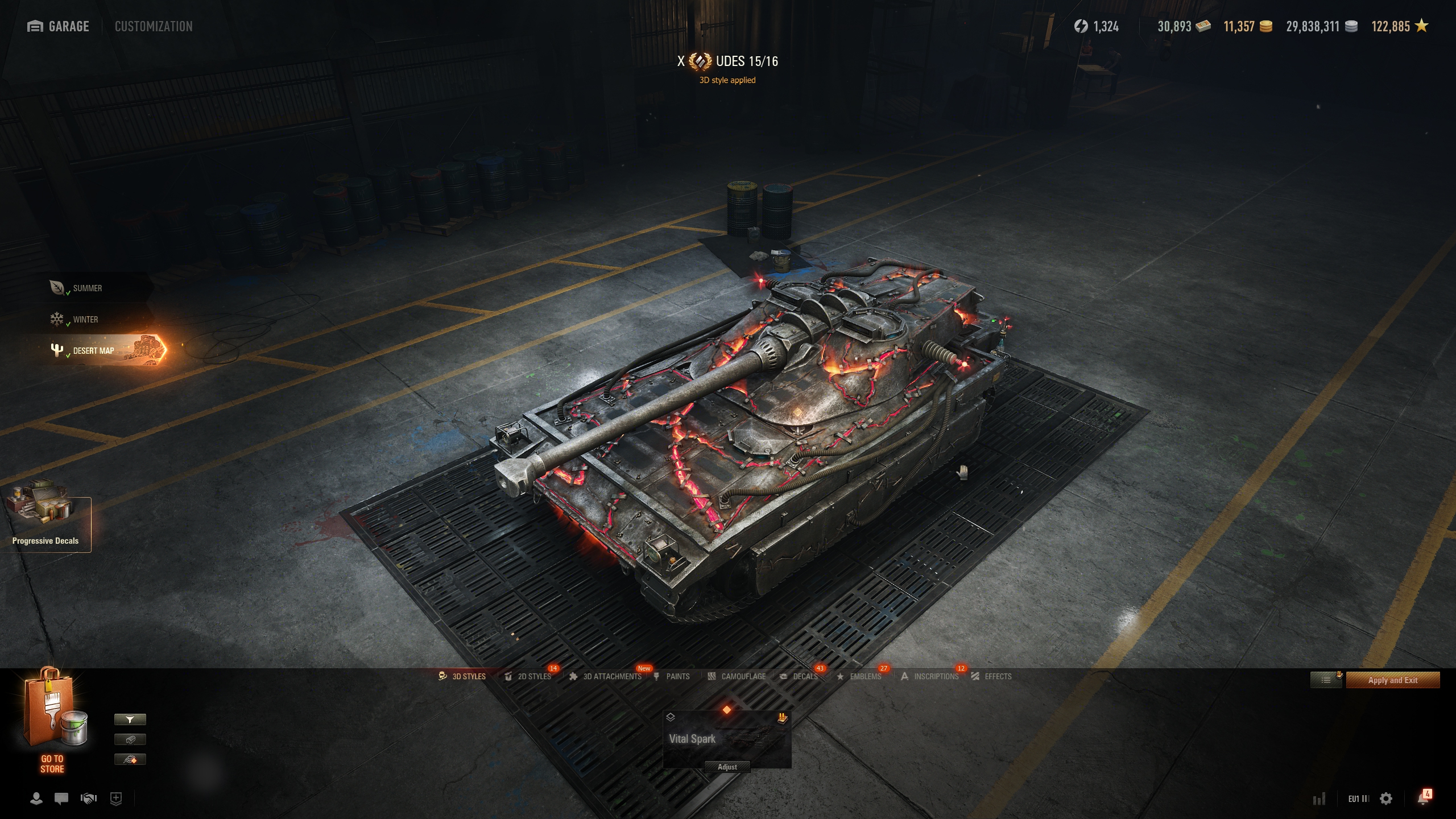Viewport: 1456px width, 819px height.
Task: Open game settings via gear icon
Action: [1386, 799]
